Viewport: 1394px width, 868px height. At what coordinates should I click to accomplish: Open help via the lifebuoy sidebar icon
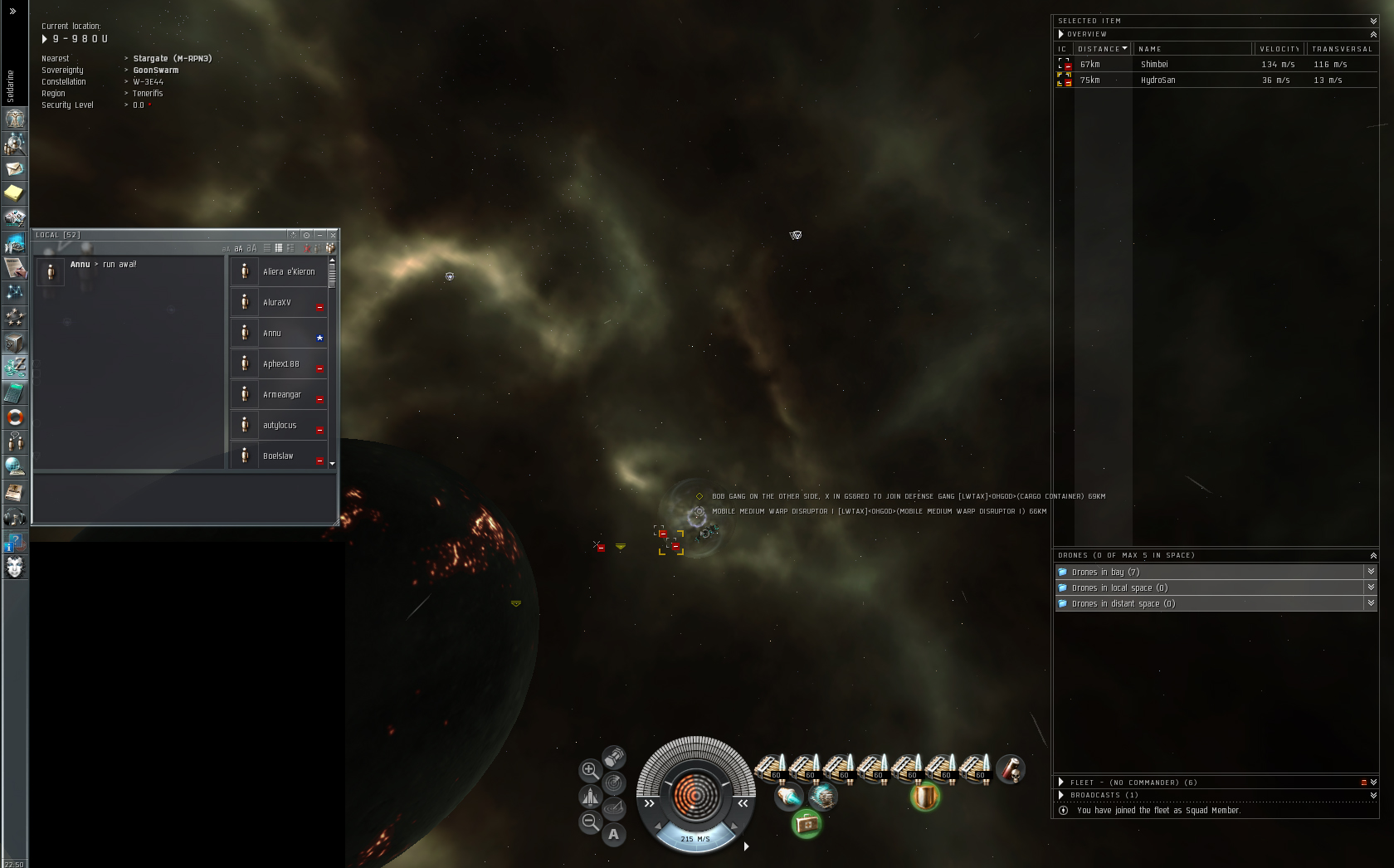[x=14, y=417]
